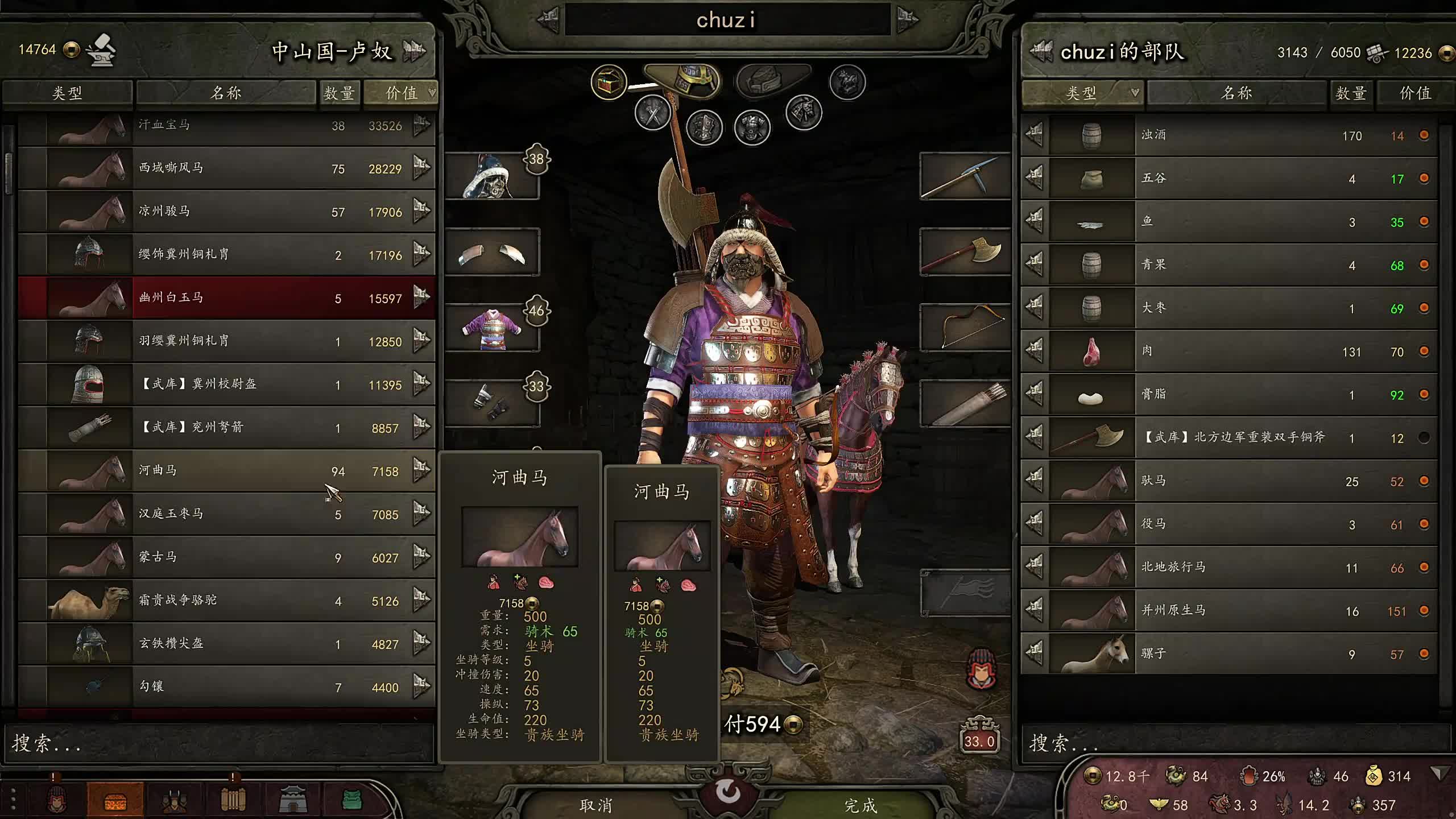Select the two-handed axe weapon slot
The width and height of the screenshot is (1456, 819).
point(965,252)
